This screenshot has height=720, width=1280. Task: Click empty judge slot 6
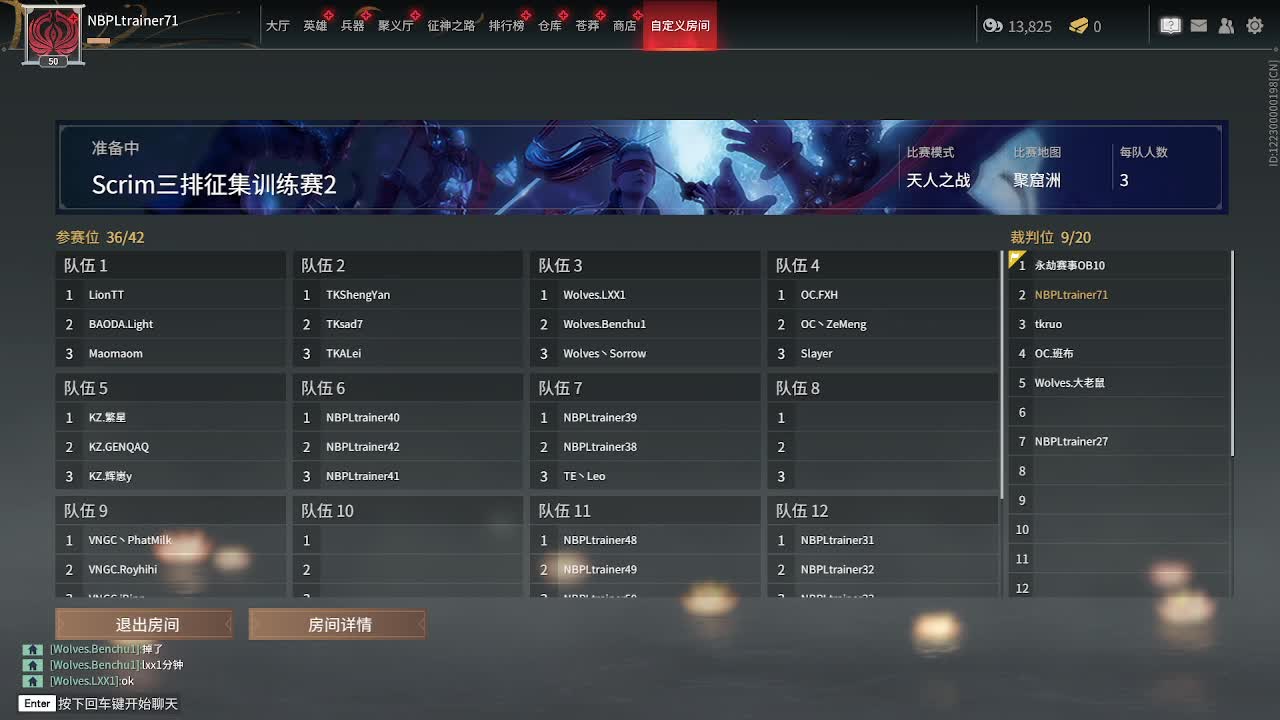coord(1117,412)
